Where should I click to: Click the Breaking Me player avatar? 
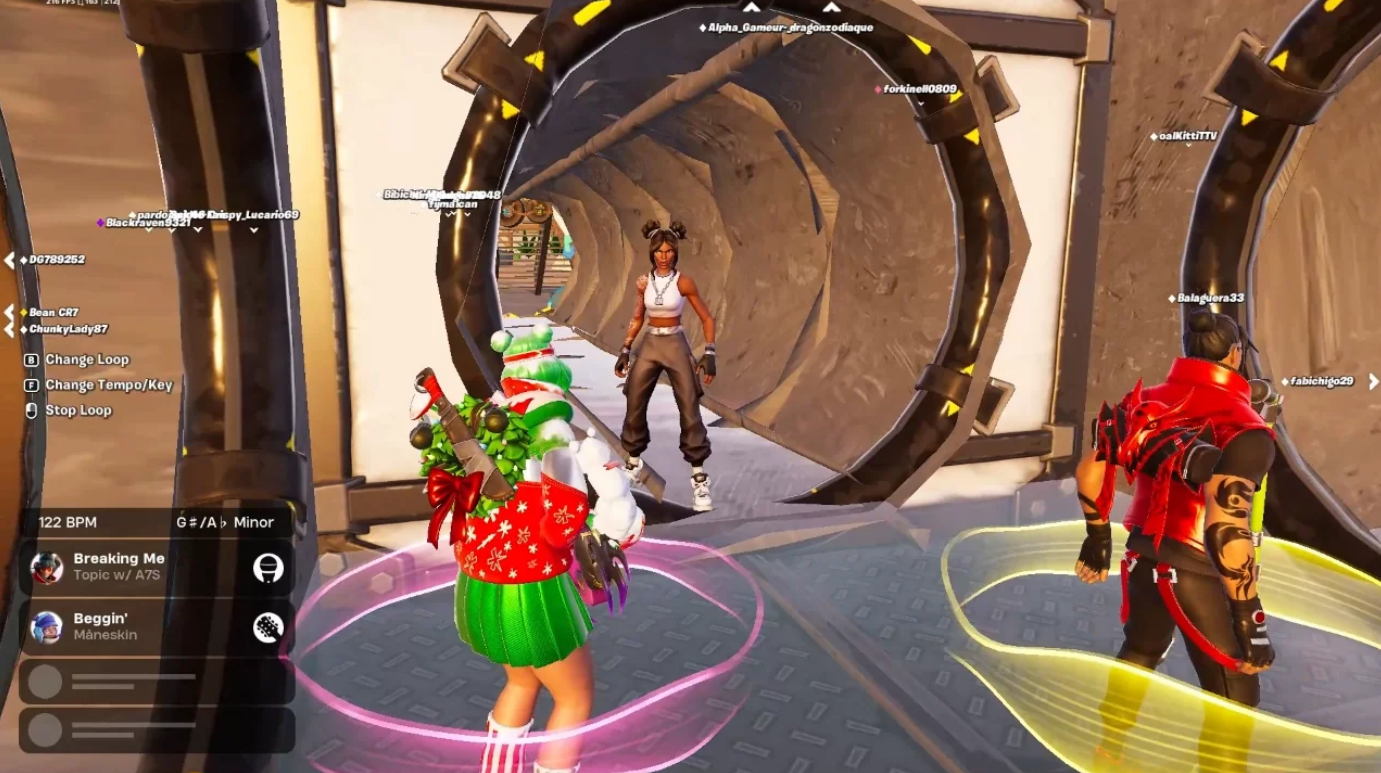pos(47,568)
